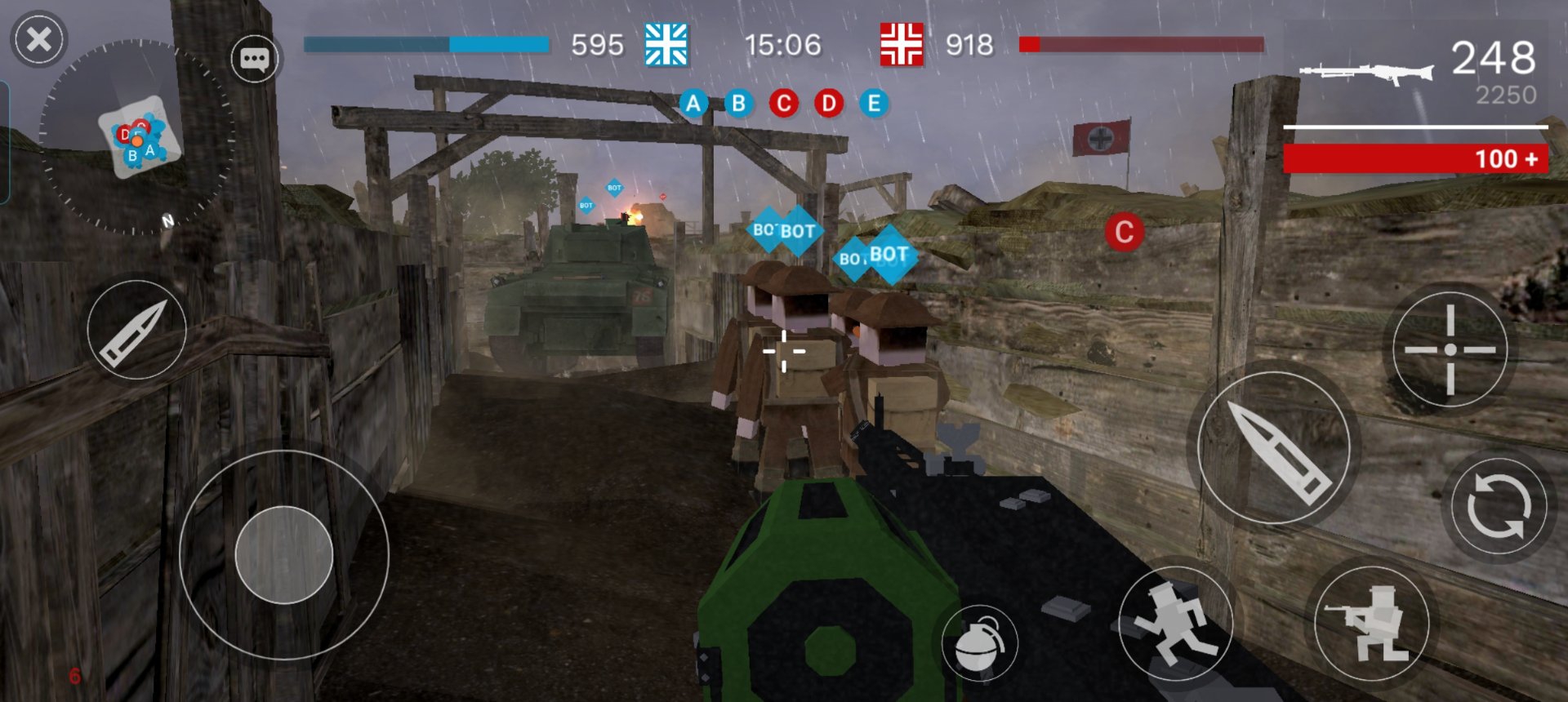Fire using the large right bullet button

point(1273,447)
